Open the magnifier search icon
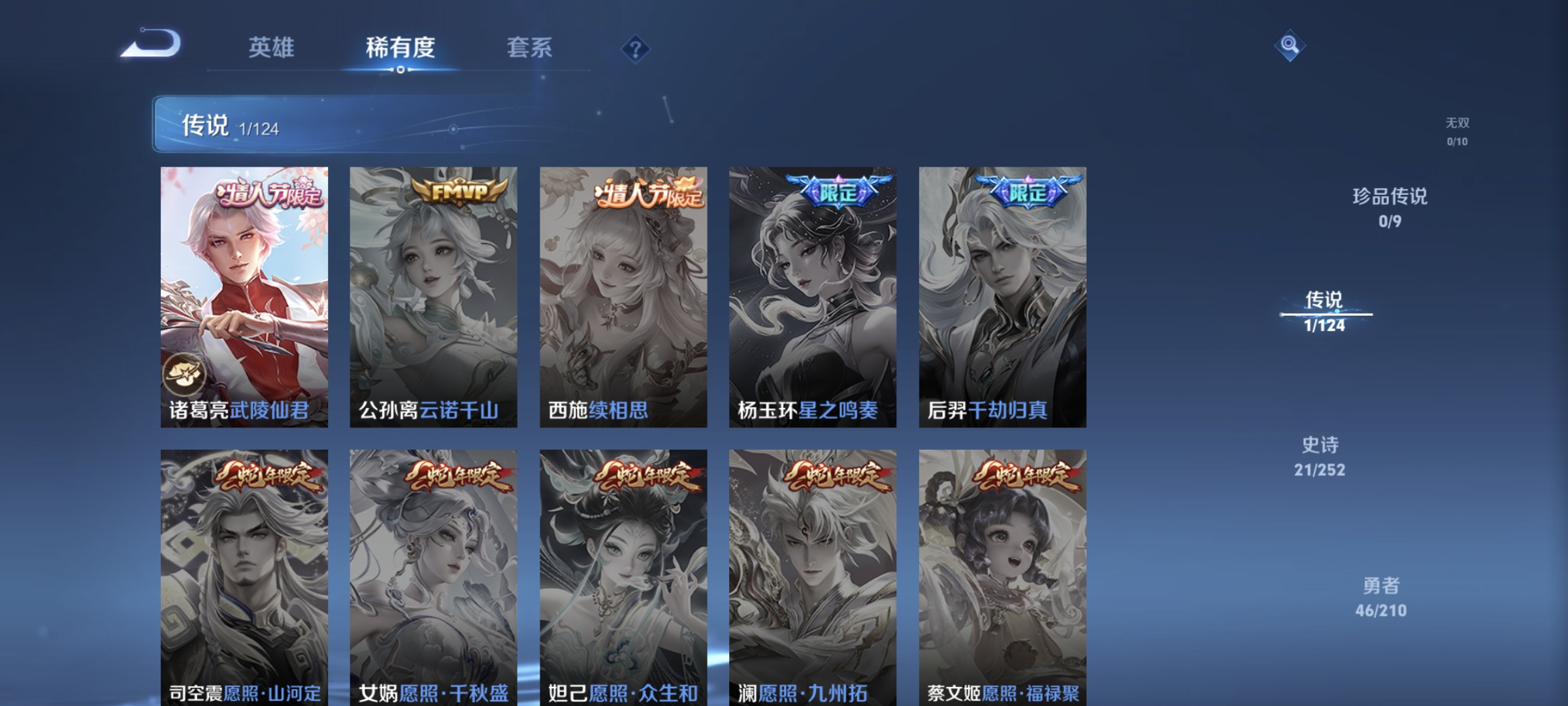 1290,45
